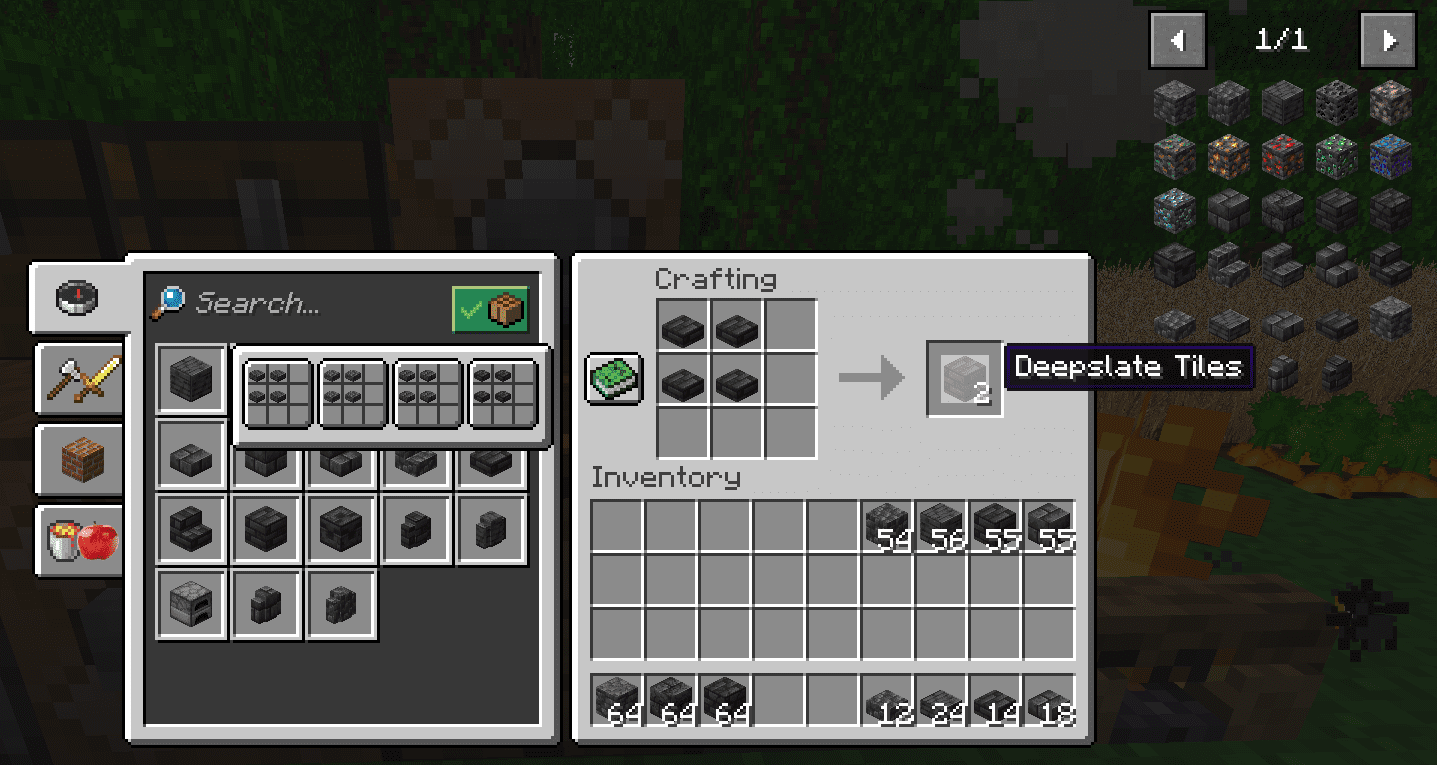Select the hotbar stack of 18 slabs

coord(1049,700)
